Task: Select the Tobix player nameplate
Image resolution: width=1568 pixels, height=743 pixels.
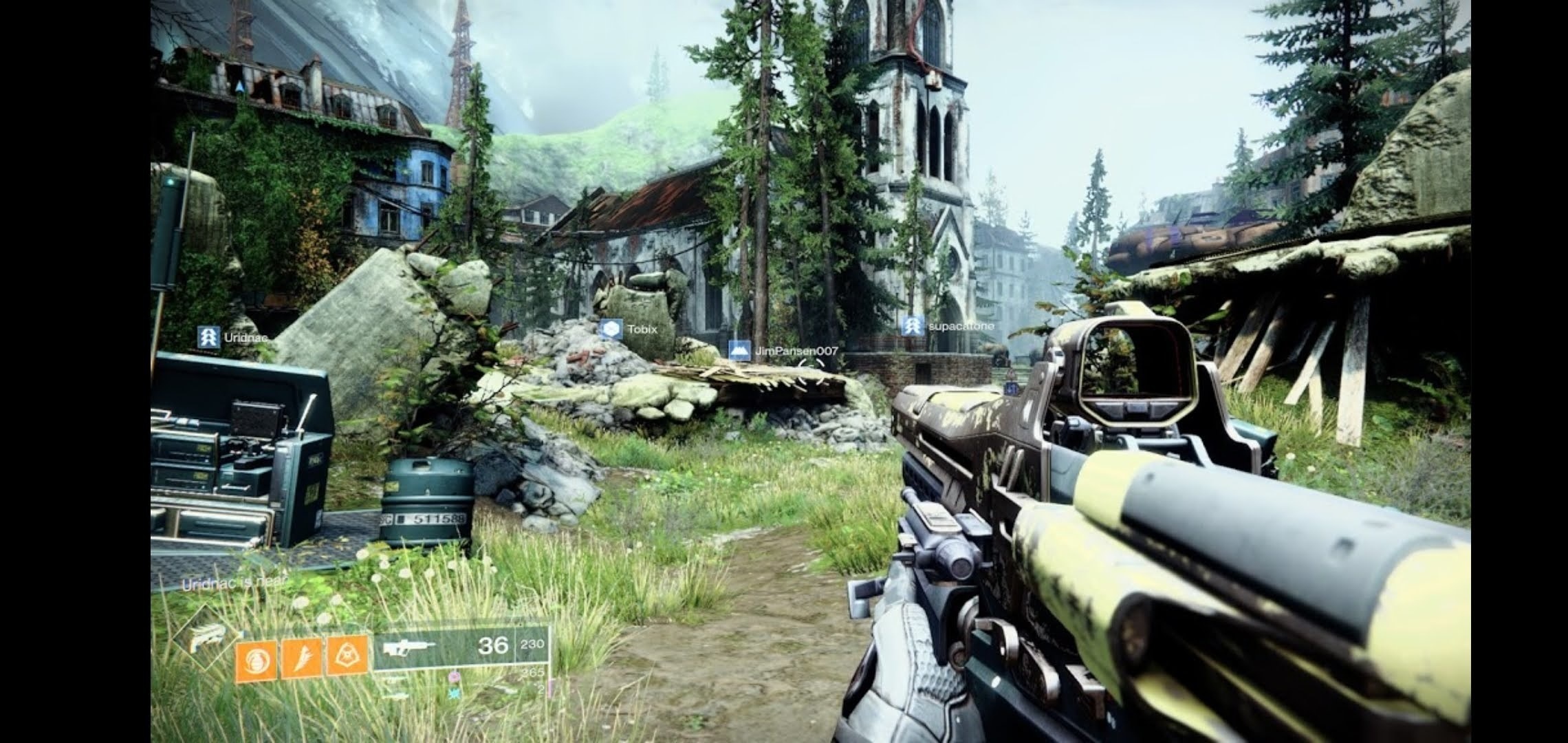Action: click(x=629, y=330)
